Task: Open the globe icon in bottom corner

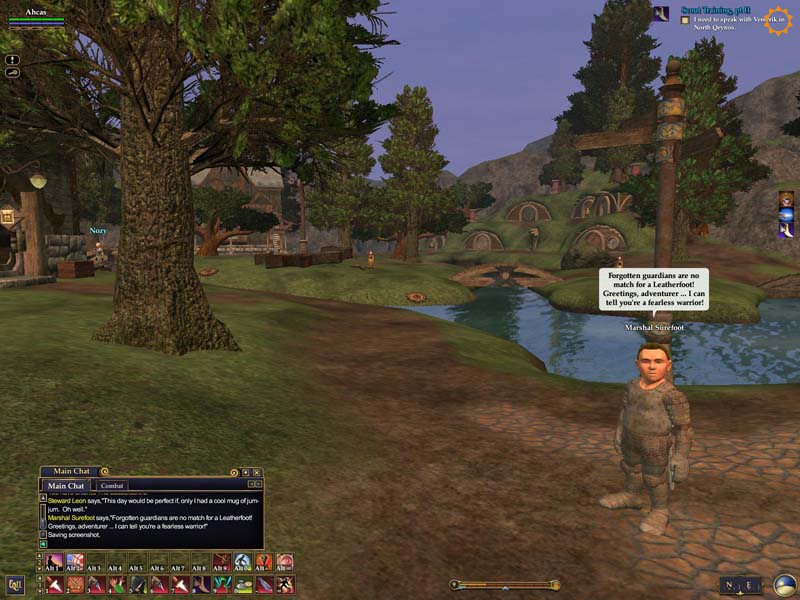Action: click(x=785, y=585)
